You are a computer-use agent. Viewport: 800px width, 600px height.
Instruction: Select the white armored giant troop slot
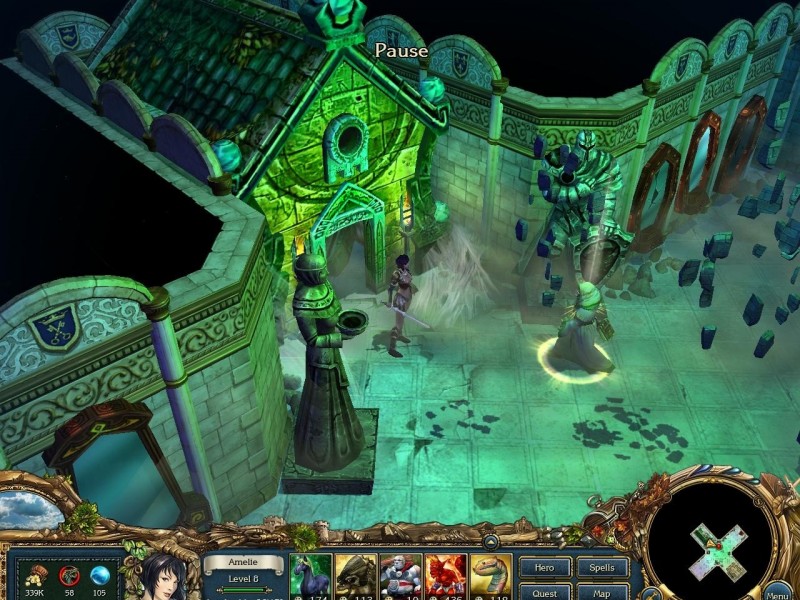click(401, 577)
